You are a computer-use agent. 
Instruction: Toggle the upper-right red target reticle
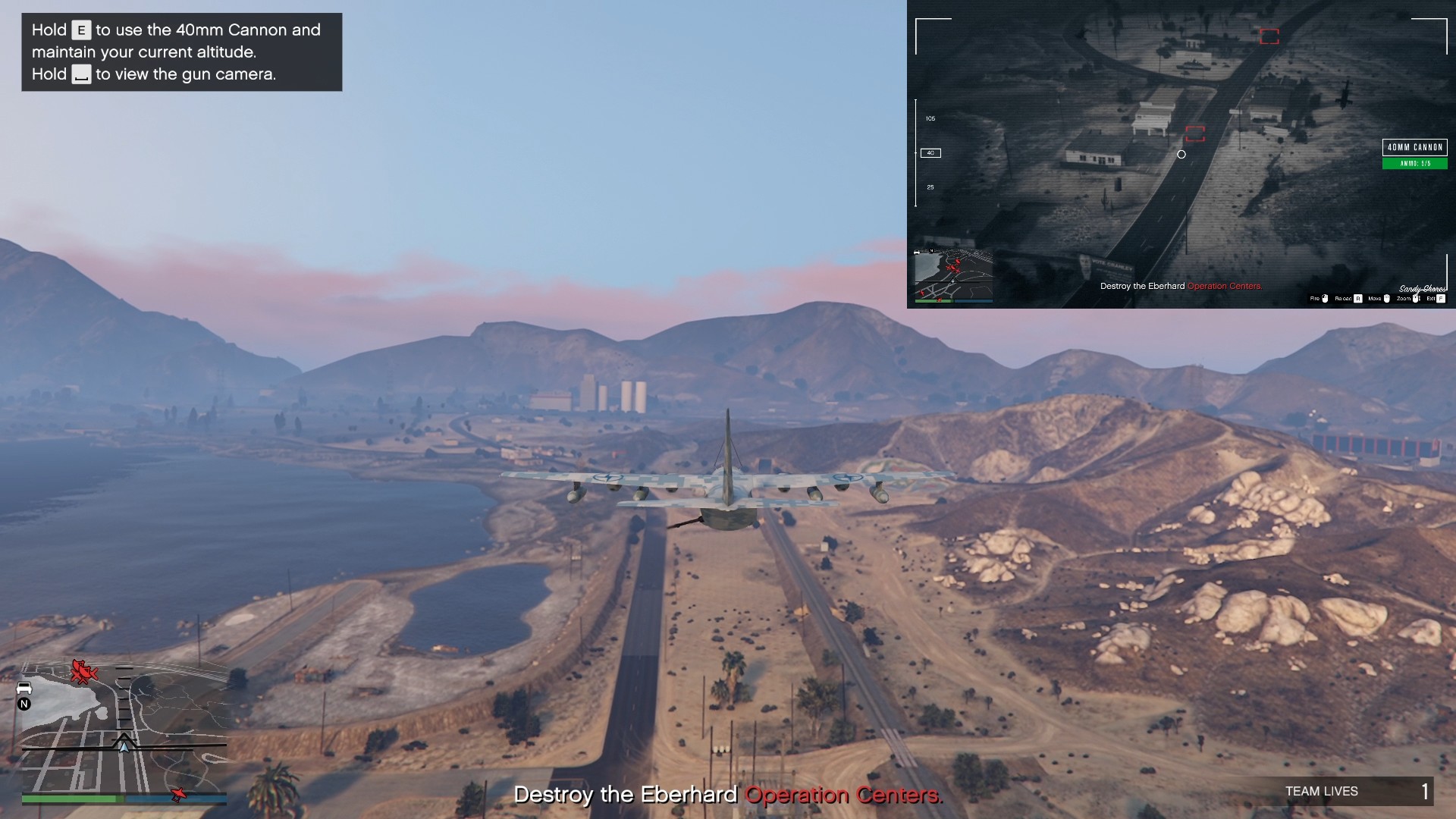[x=1269, y=35]
